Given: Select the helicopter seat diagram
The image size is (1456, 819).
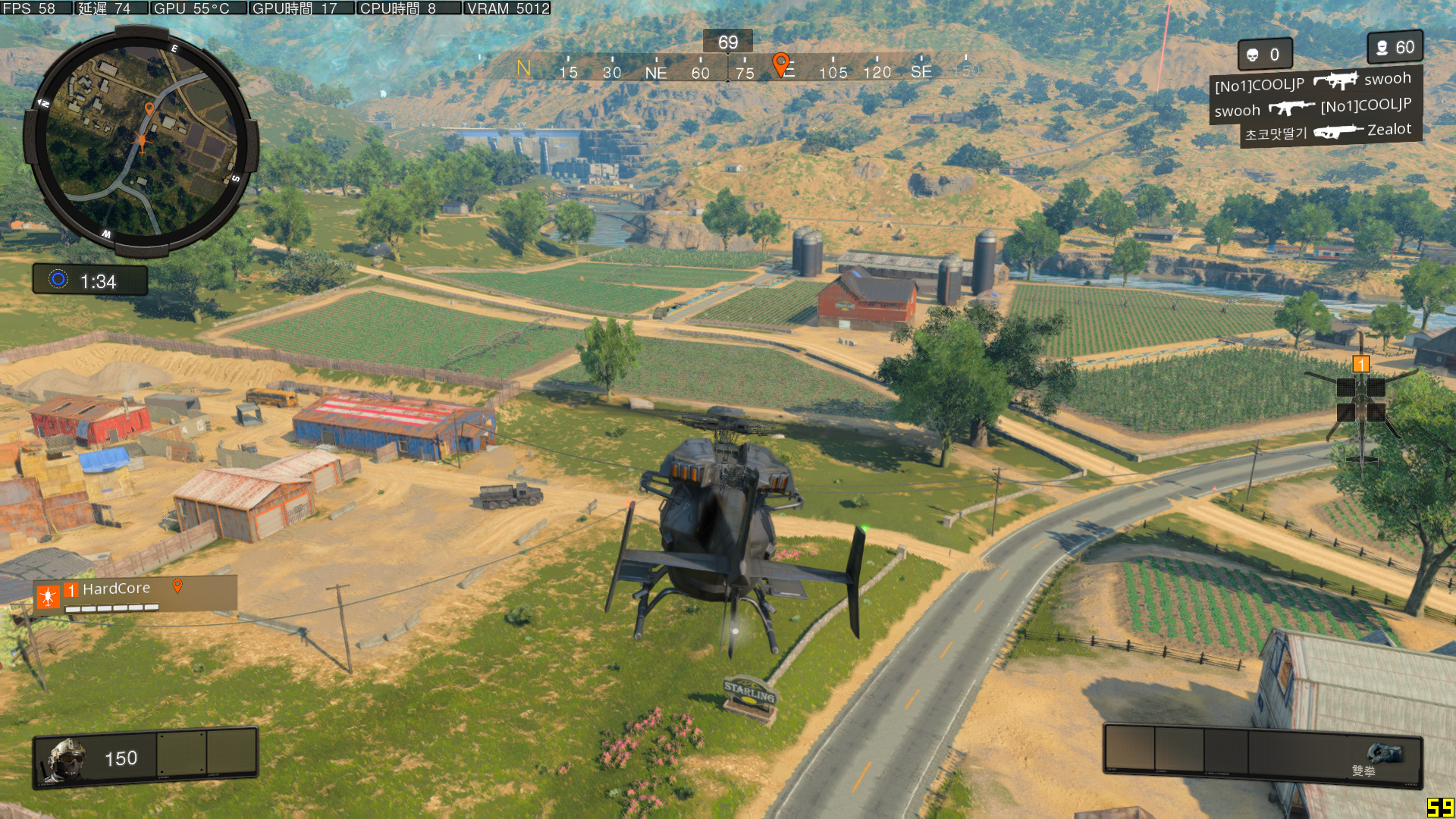Looking at the screenshot, I should click(1361, 402).
